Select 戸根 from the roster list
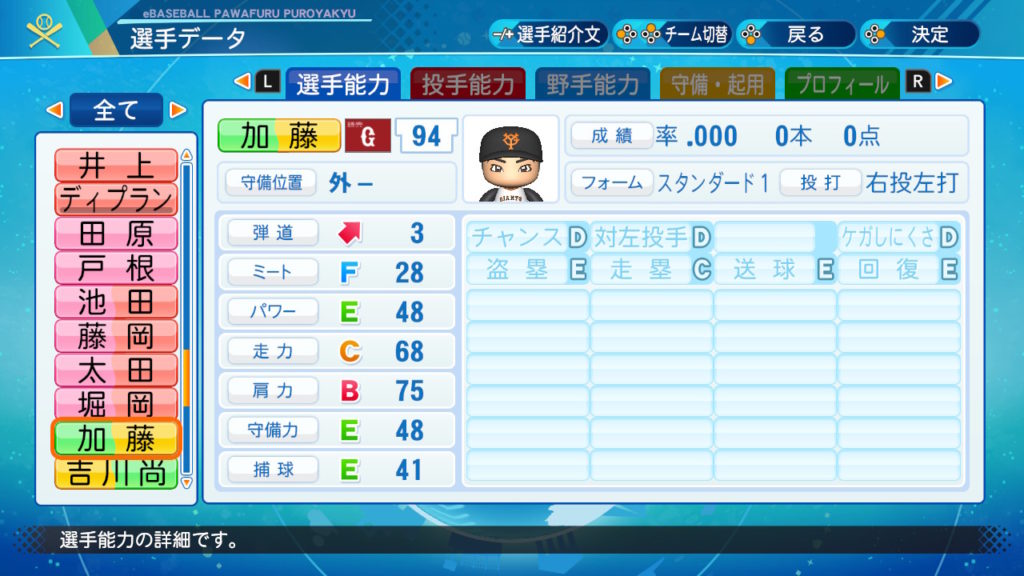Viewport: 1024px width, 576px height. coord(116,268)
